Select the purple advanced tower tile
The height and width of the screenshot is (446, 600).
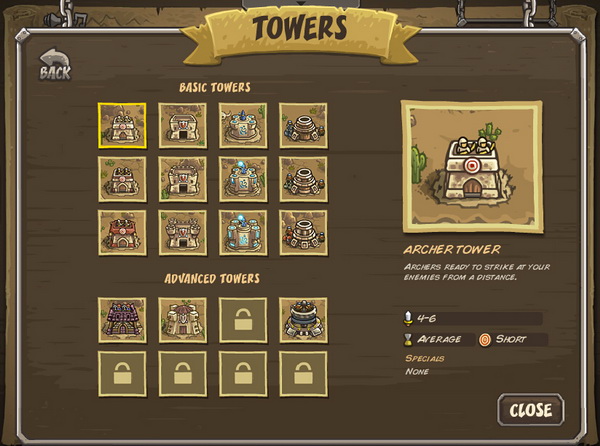point(122,320)
